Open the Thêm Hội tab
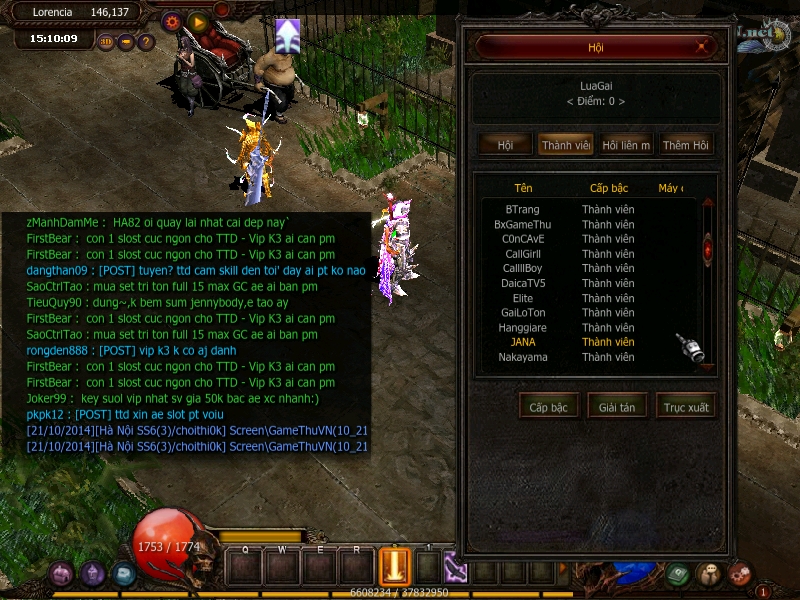The height and width of the screenshot is (600, 800). (x=686, y=145)
